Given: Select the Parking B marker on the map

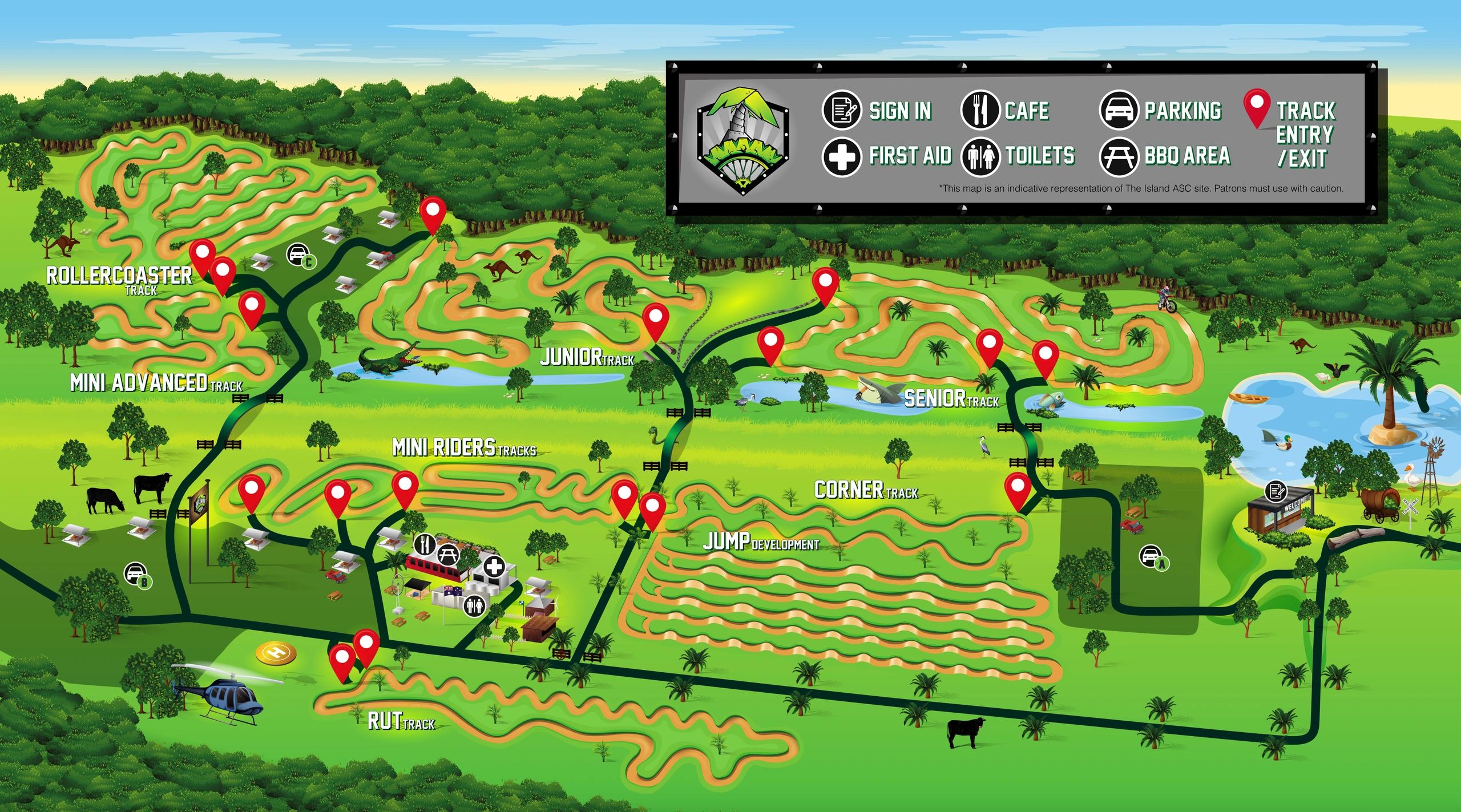Looking at the screenshot, I should pyautogui.click(x=137, y=575).
